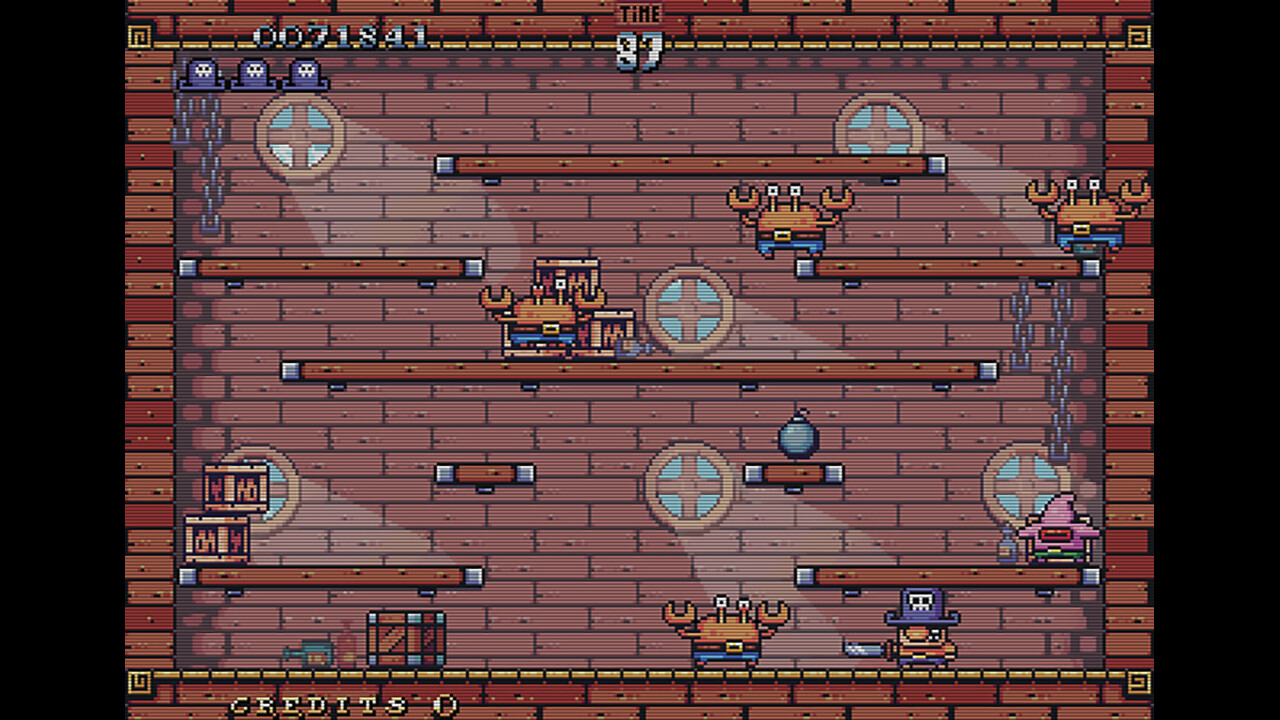The width and height of the screenshot is (1280, 720).
Task: Click the pink tentacled enemy on the right
Action: tap(1060, 530)
